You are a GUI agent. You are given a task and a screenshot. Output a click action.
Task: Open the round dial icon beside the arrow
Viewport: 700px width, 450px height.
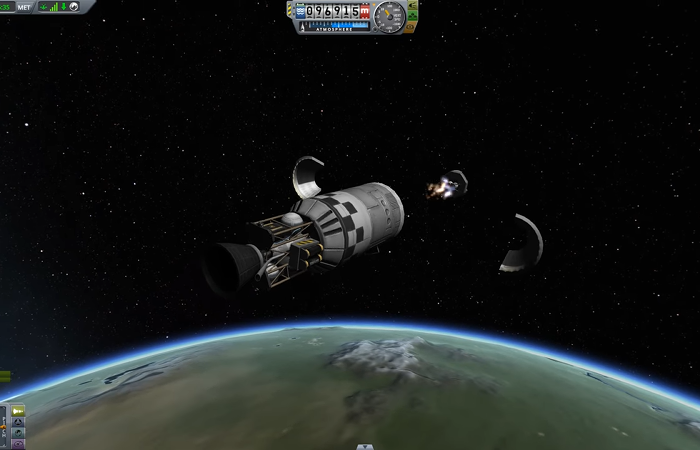coord(75,7)
